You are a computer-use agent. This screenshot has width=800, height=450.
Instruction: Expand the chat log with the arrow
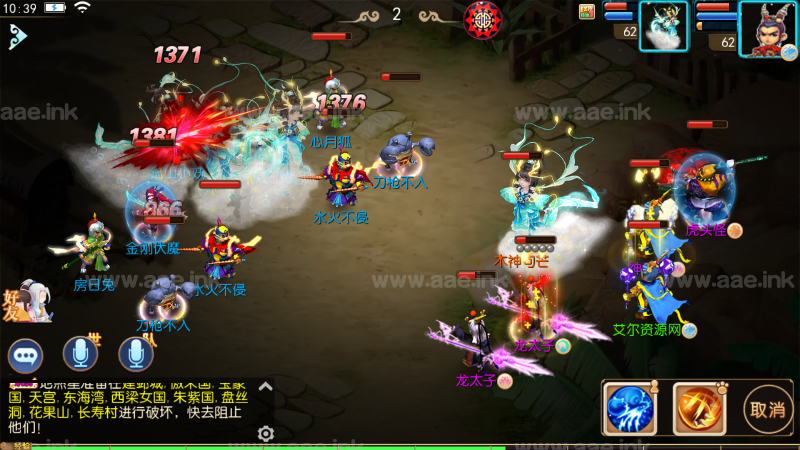tap(266, 386)
